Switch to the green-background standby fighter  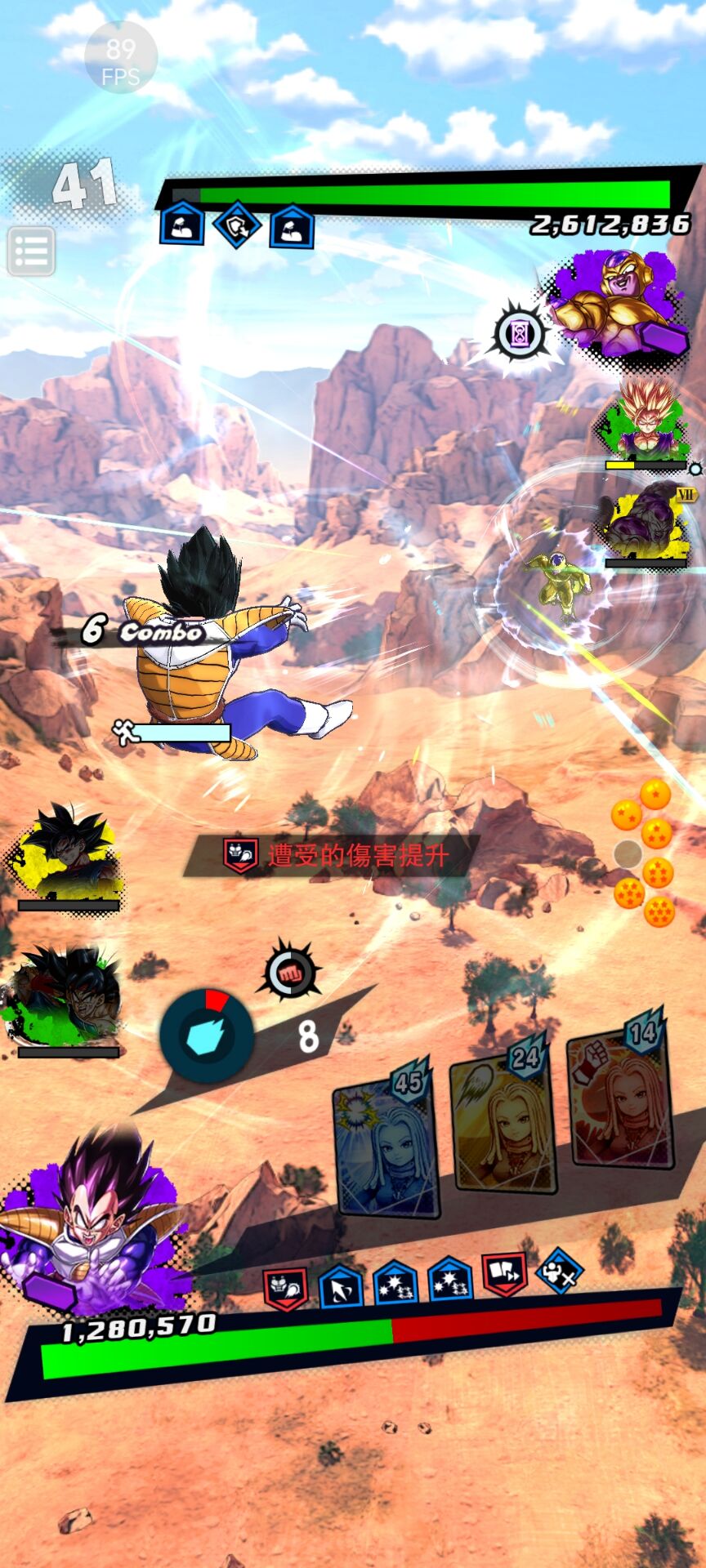(x=67, y=998)
